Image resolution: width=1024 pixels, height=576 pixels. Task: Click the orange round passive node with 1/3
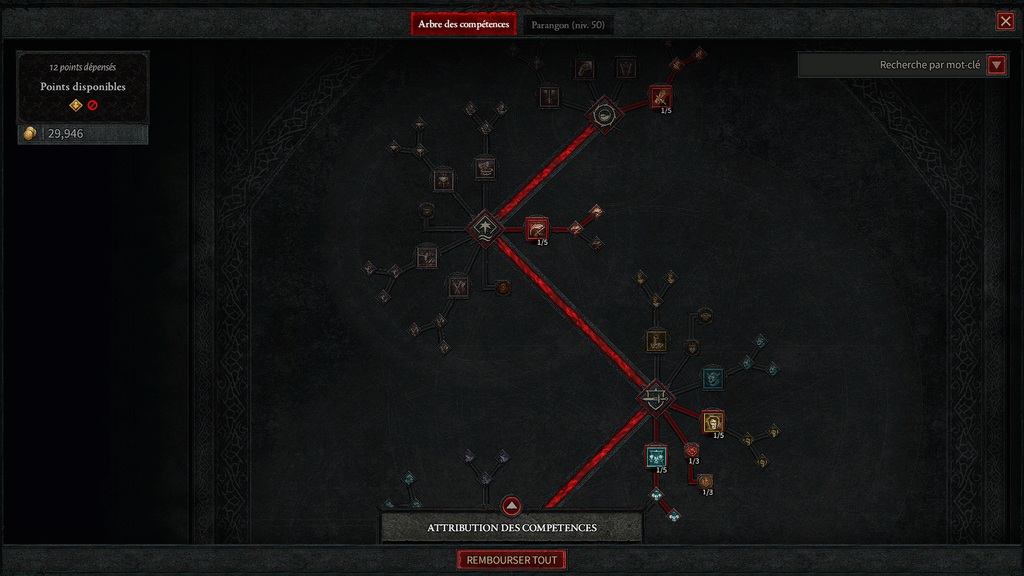pyautogui.click(x=705, y=481)
